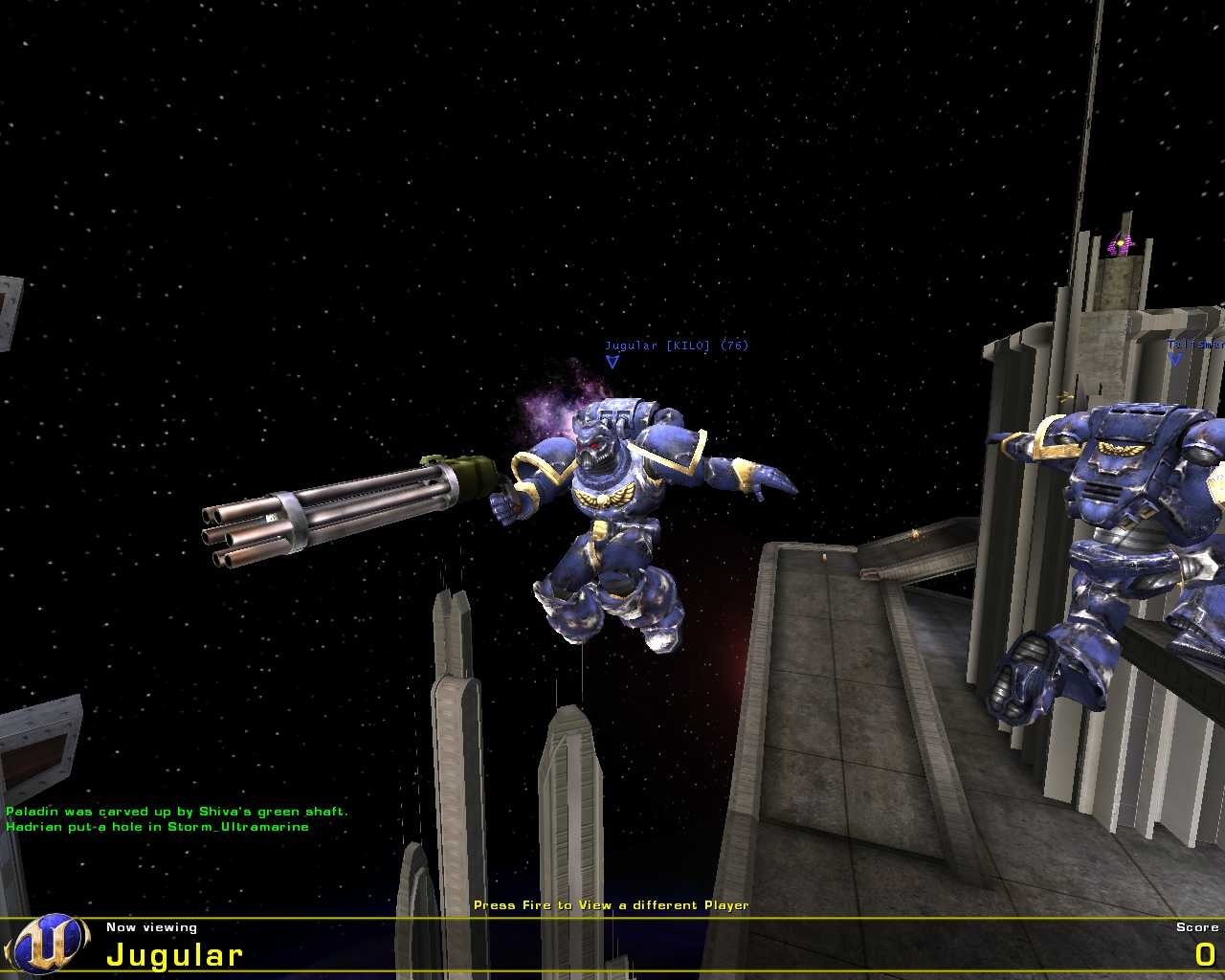The width and height of the screenshot is (1225, 980).
Task: Click the Hadrian kill feed message line
Action: pyautogui.click(x=155, y=826)
